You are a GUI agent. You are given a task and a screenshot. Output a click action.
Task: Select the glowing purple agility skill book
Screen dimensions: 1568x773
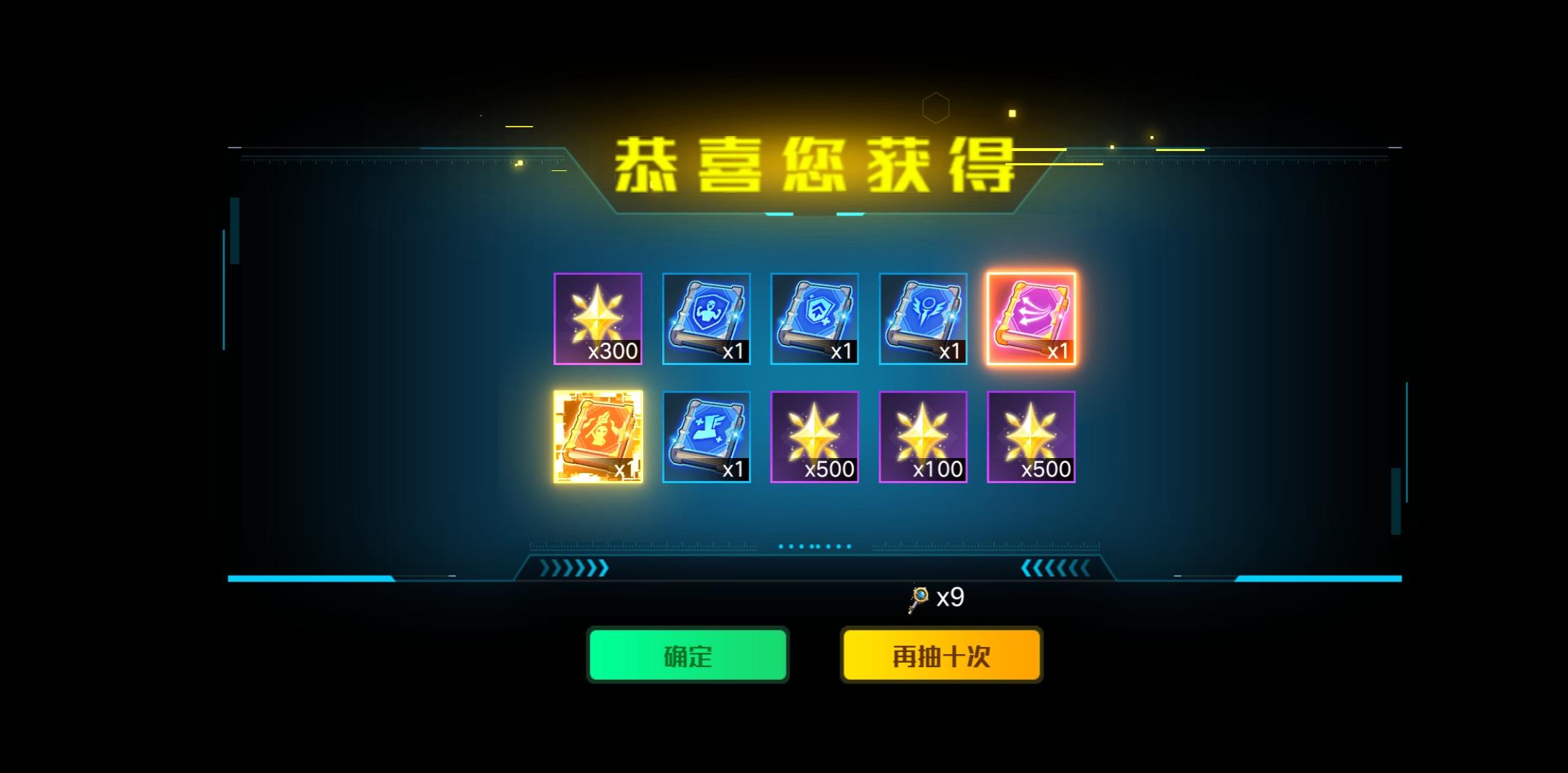(1031, 319)
